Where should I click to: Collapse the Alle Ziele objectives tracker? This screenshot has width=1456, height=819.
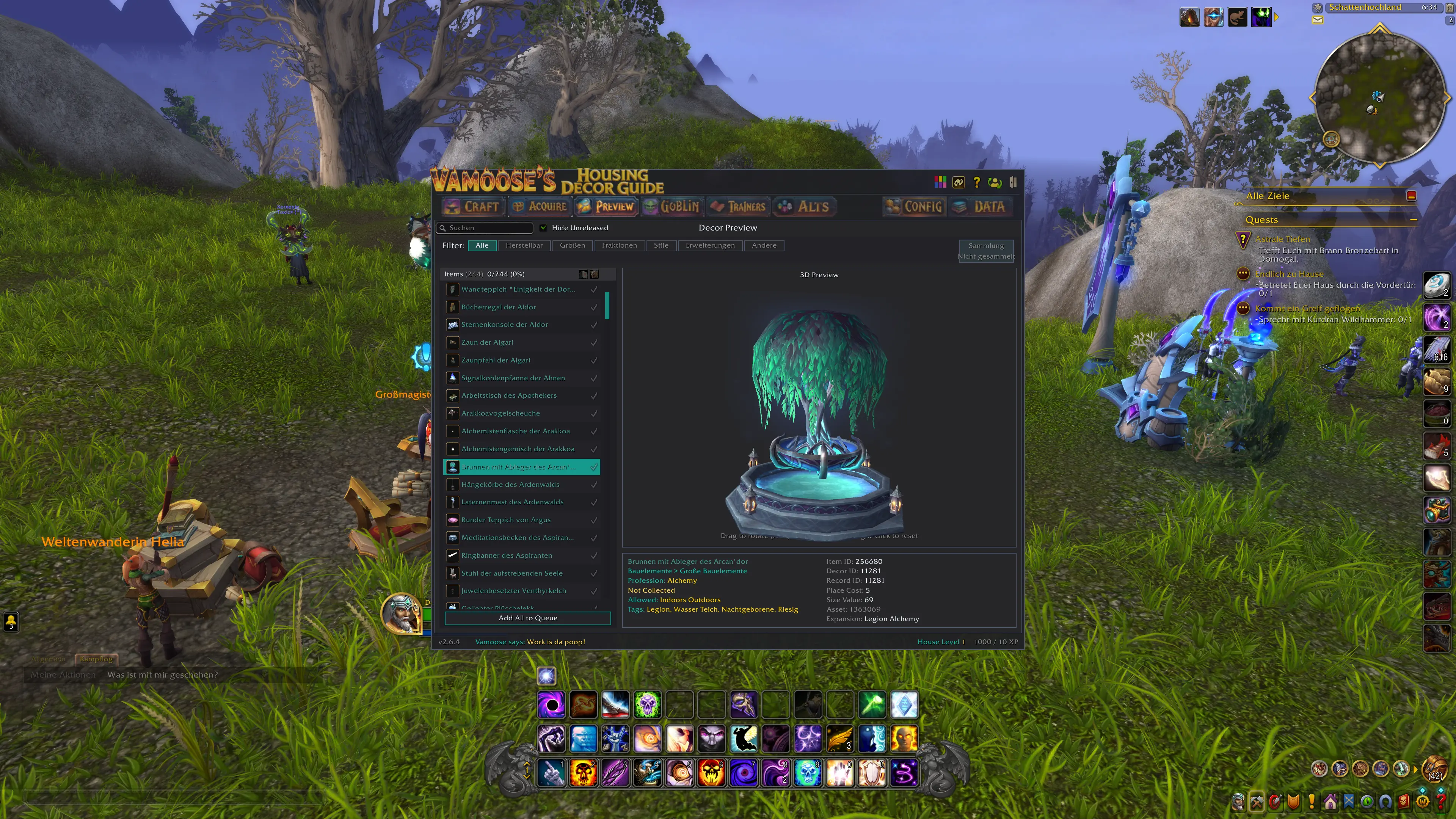pyautogui.click(x=1411, y=196)
